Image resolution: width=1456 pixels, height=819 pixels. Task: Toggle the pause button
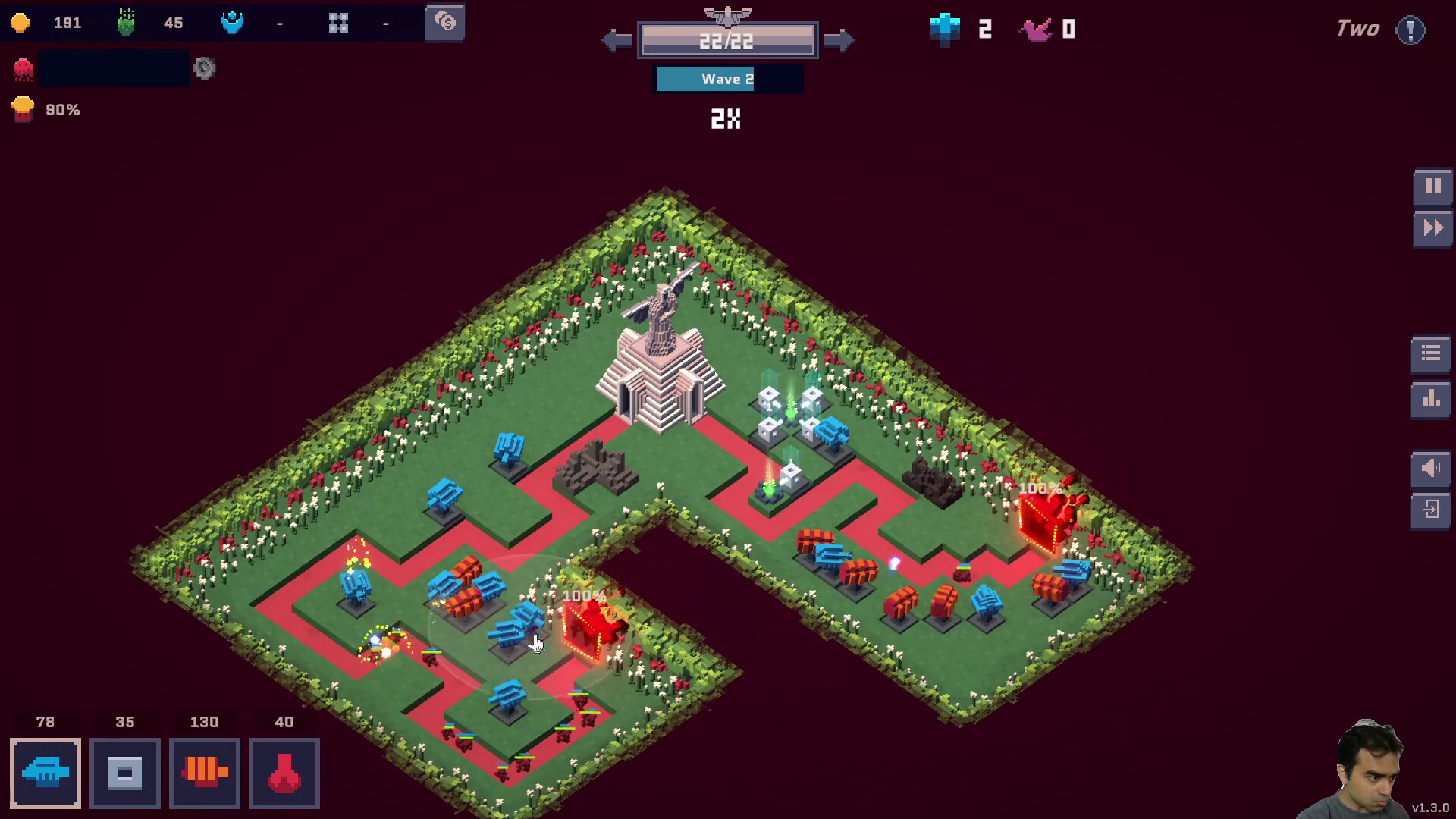click(x=1432, y=186)
